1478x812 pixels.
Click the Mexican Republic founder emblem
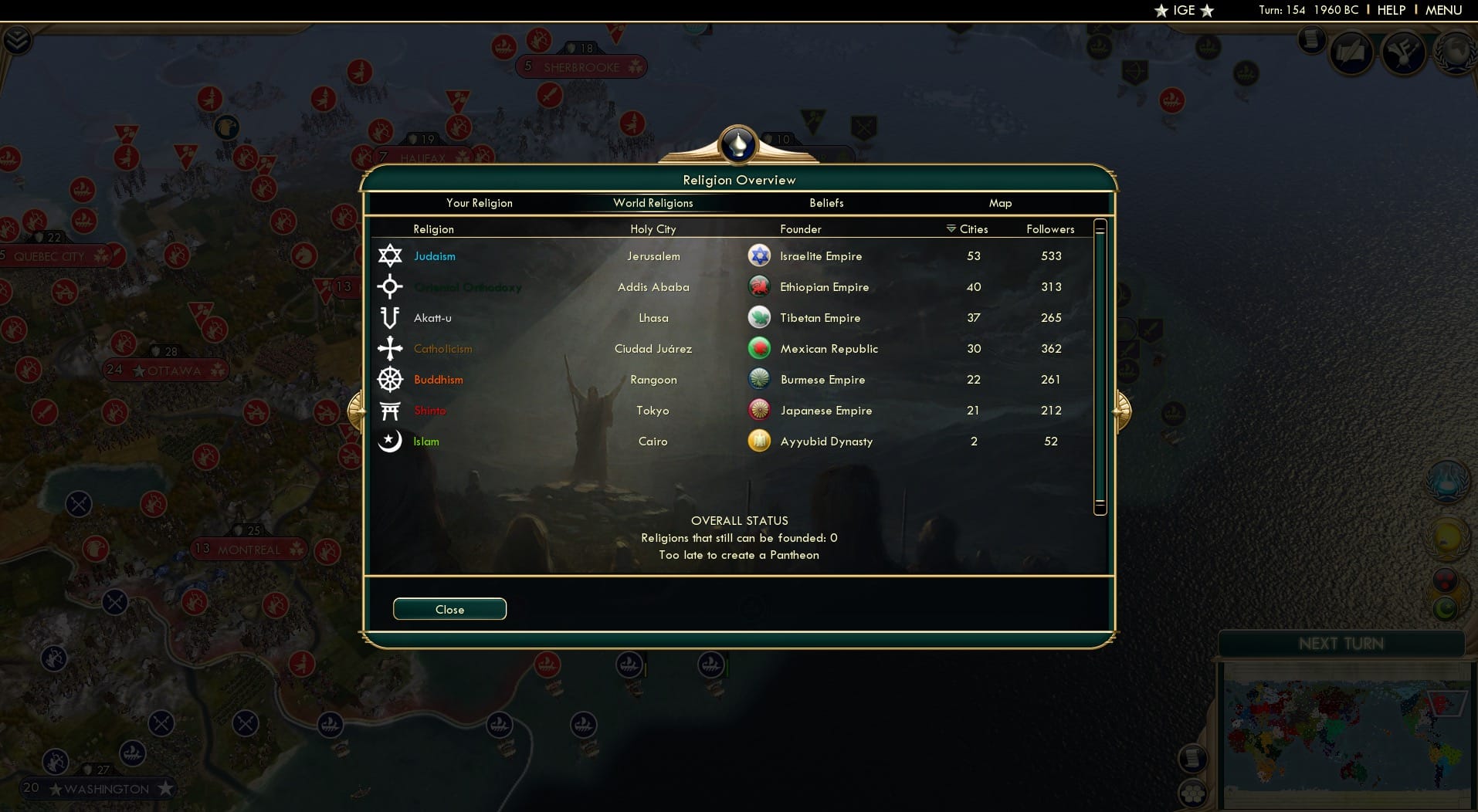pos(760,348)
